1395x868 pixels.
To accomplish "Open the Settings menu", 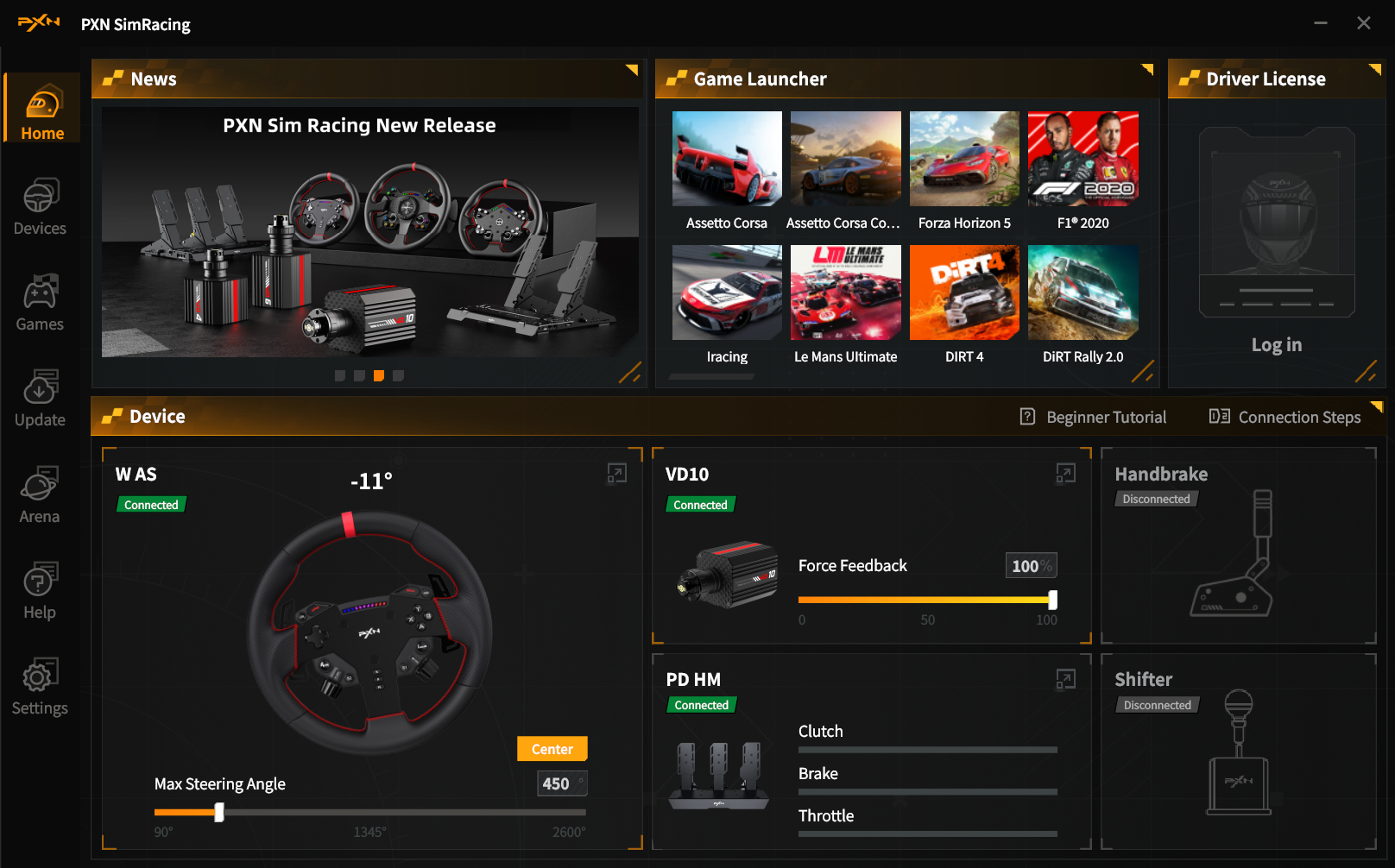I will (40, 687).
